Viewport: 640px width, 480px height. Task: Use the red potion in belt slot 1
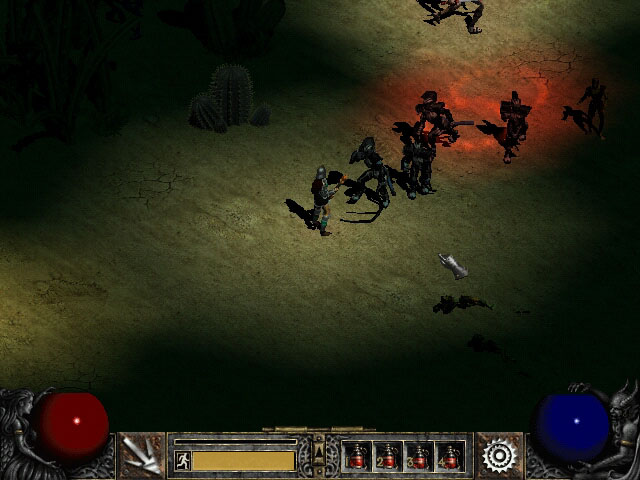click(x=357, y=456)
